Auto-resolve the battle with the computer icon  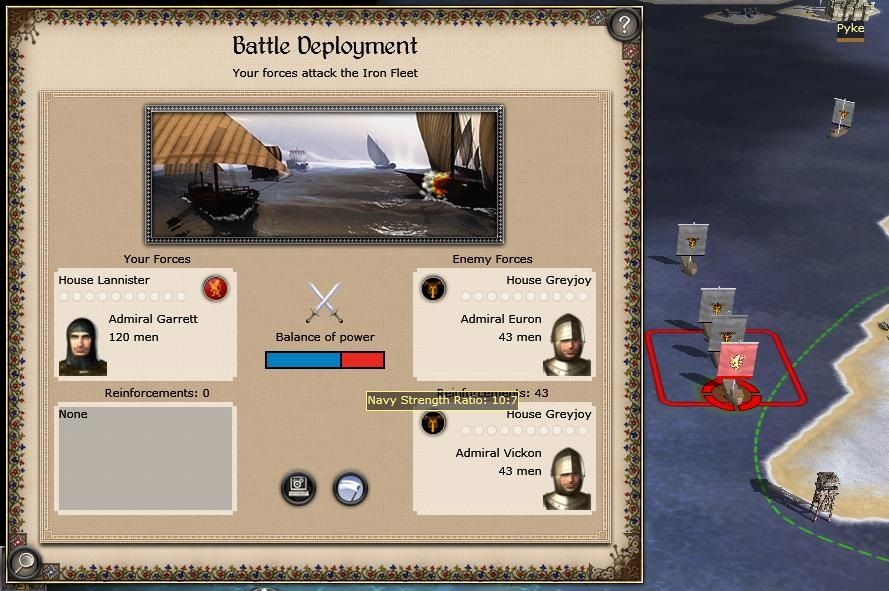tap(298, 488)
